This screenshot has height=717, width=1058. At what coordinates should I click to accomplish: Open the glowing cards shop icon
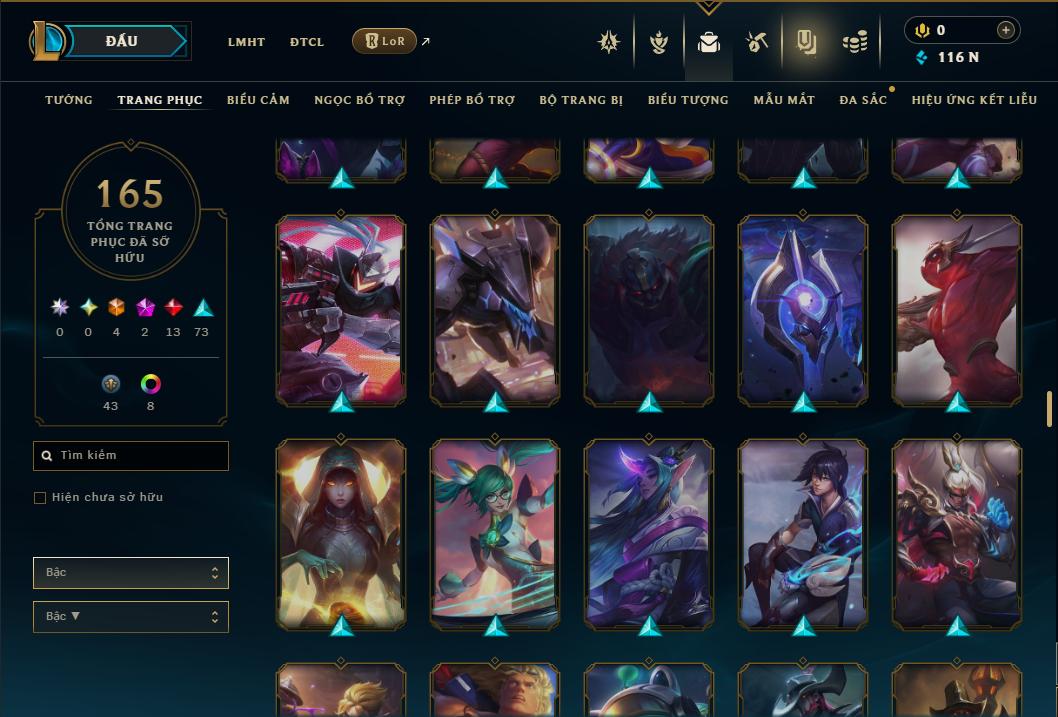[806, 42]
